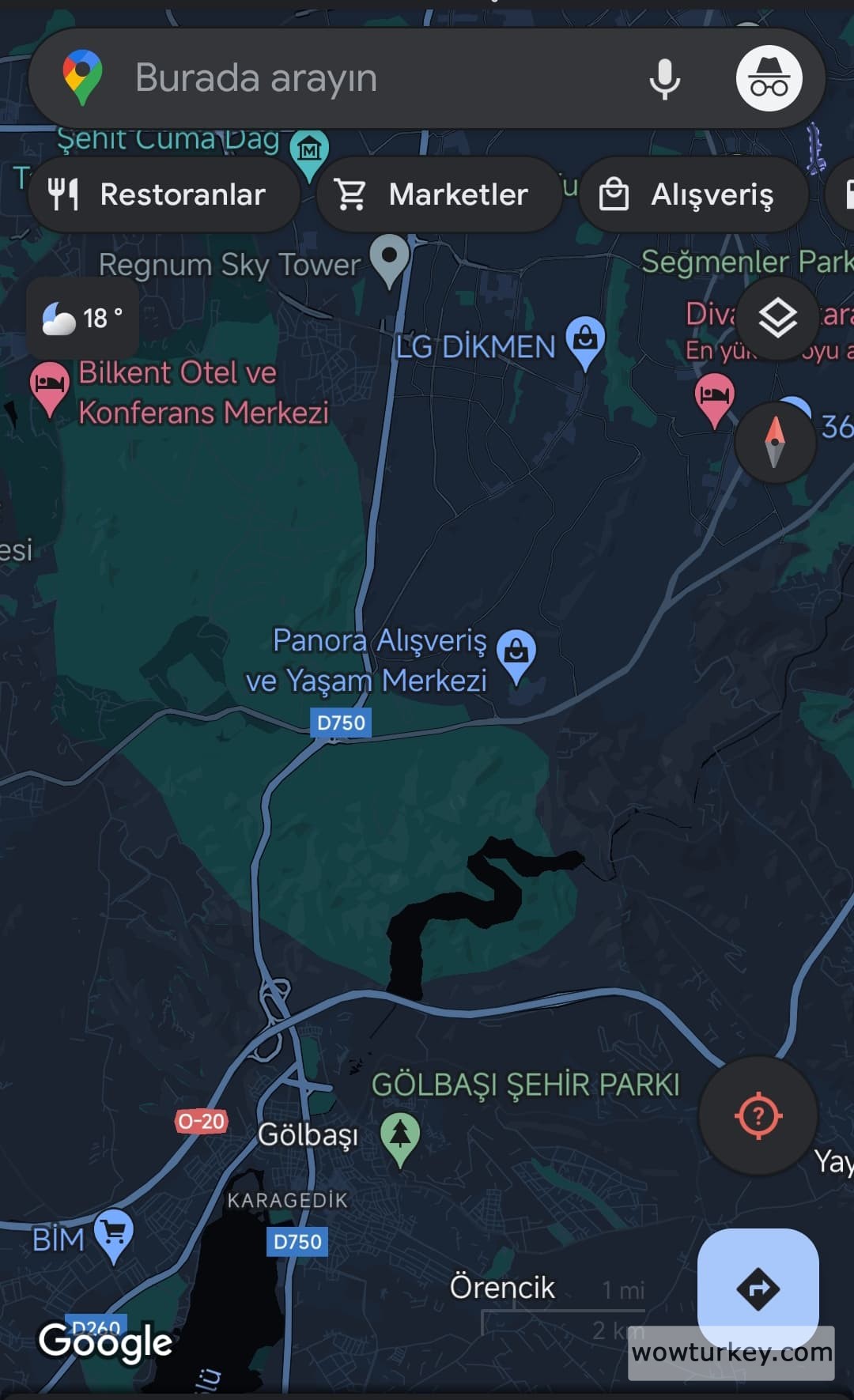This screenshot has width=854, height=1400.
Task: Open the Şehit Cuma Dağ museum pin
Action: 309,150
